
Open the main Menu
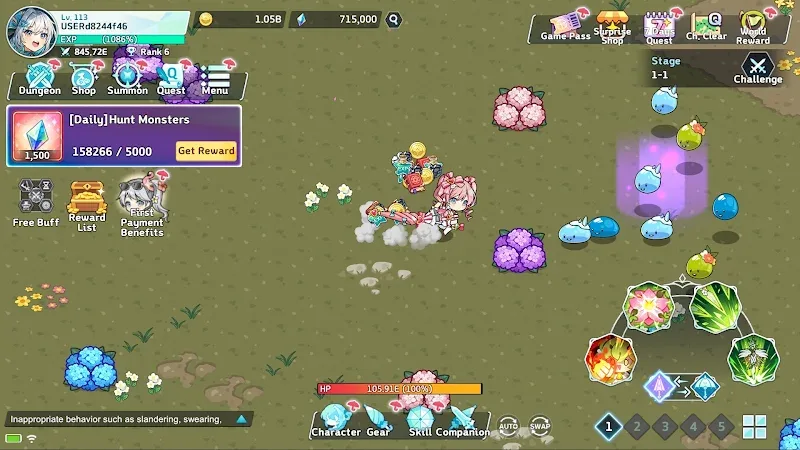(x=215, y=79)
